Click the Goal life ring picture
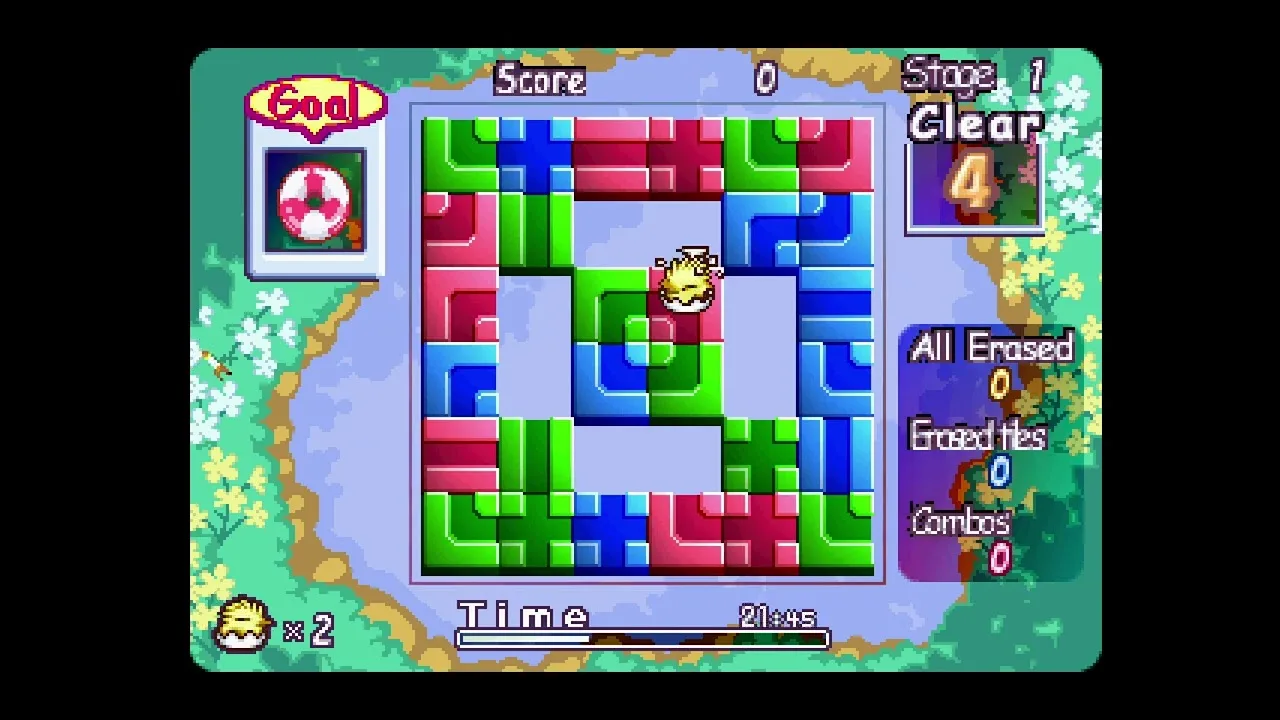Image resolution: width=1280 pixels, height=720 pixels. pyautogui.click(x=314, y=201)
